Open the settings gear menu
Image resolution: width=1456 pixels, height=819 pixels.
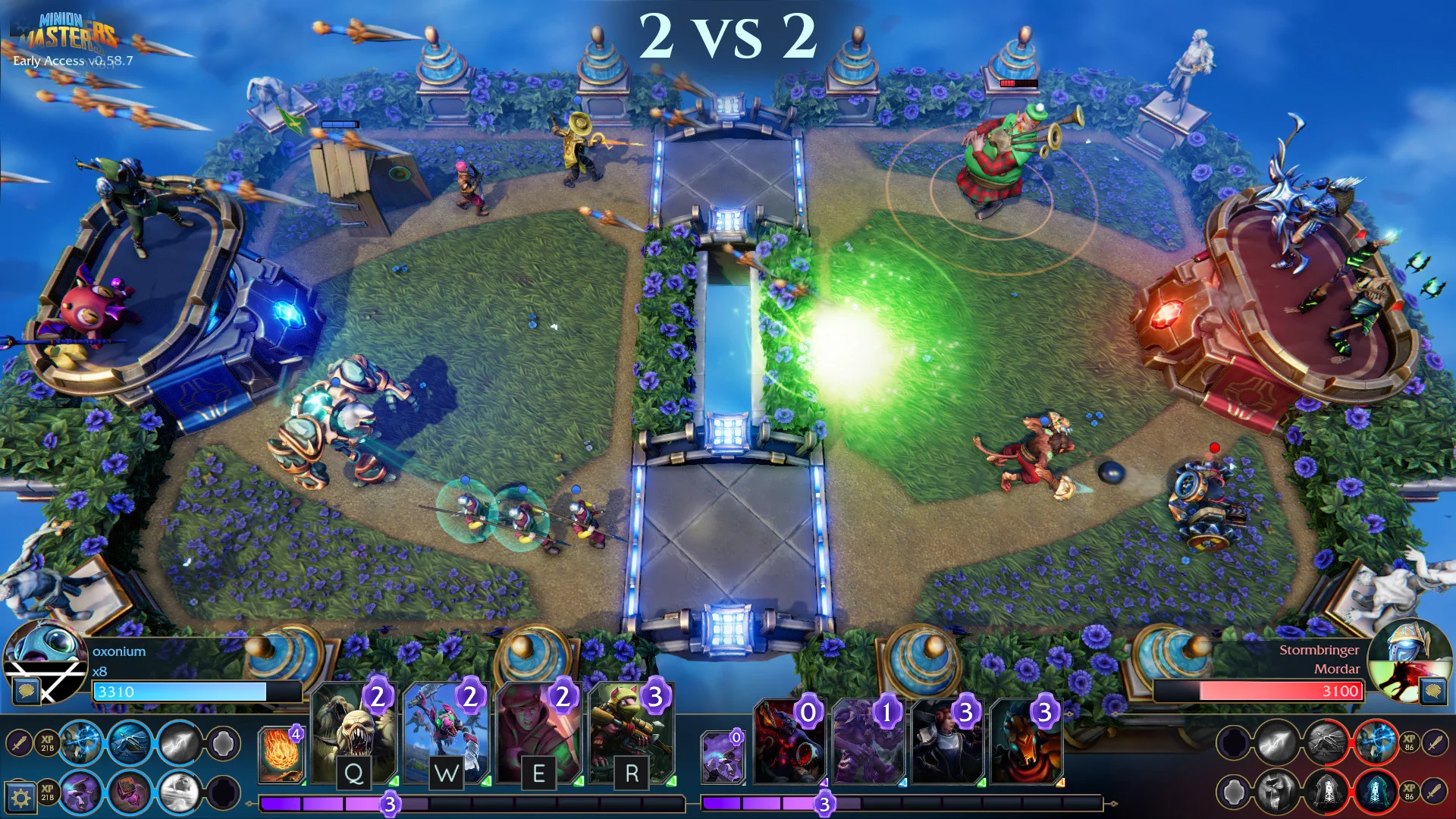pyautogui.click(x=21, y=799)
